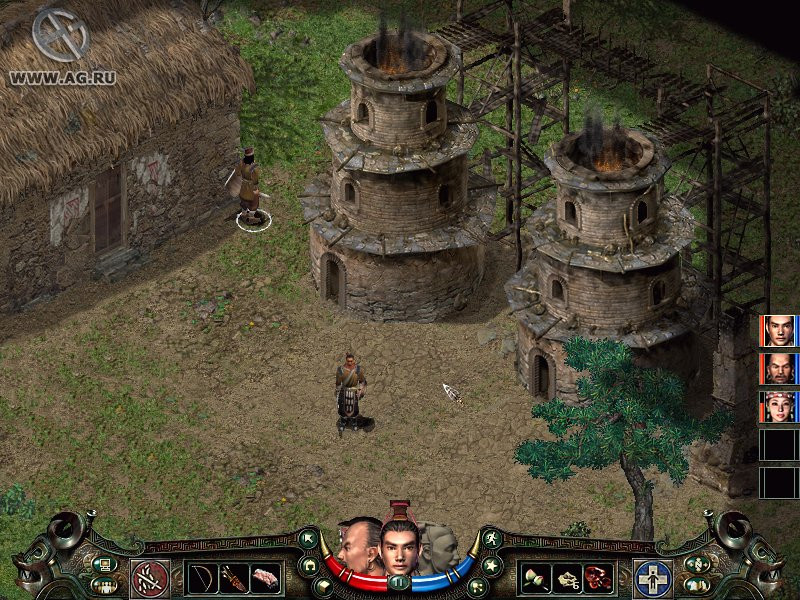Viewport: 800px width, 600px height.
Task: Pick the woman with red headdress portrait
Action: click(x=778, y=407)
